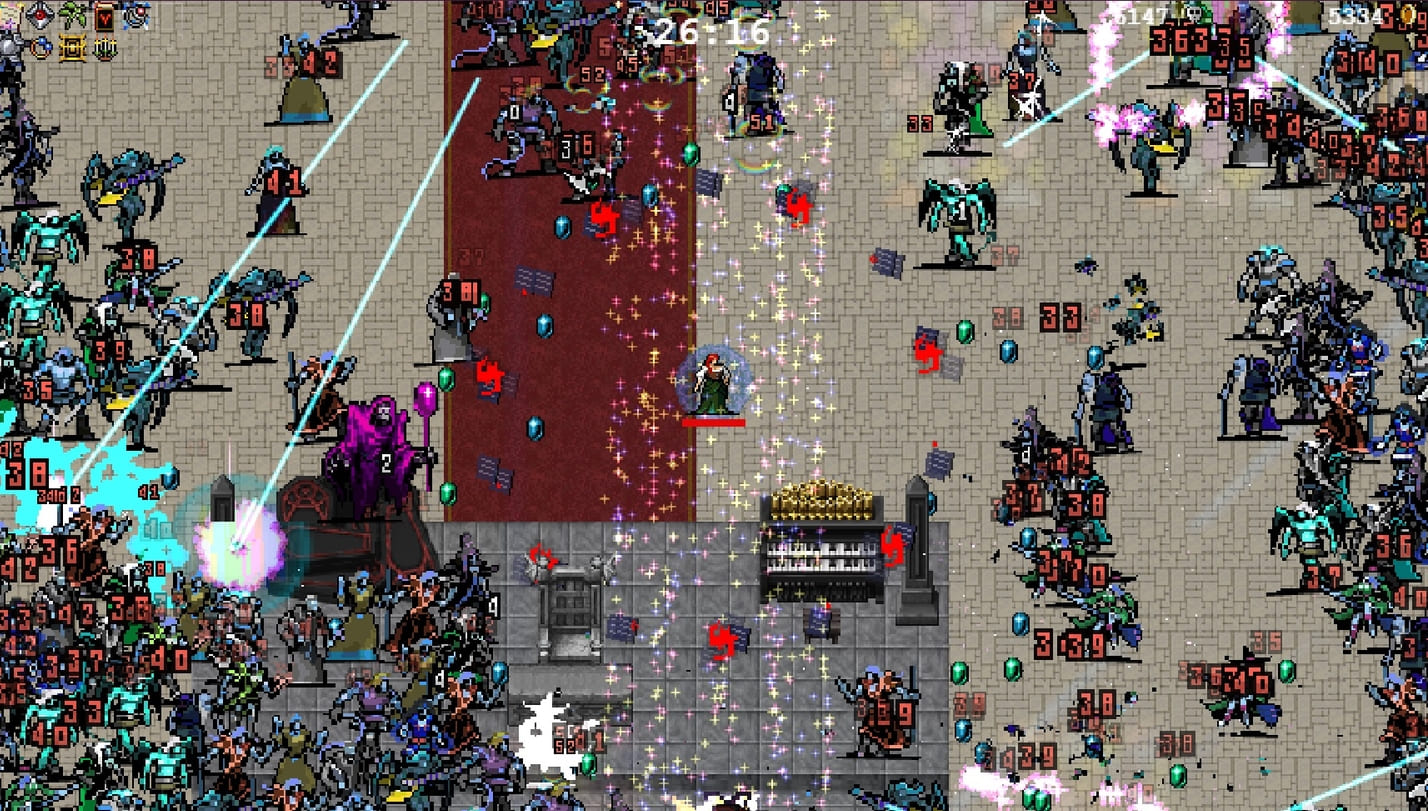Viewport: 1428px width, 811px height.
Task: Select the red book Unholy Vespers icon
Action: (x=104, y=15)
